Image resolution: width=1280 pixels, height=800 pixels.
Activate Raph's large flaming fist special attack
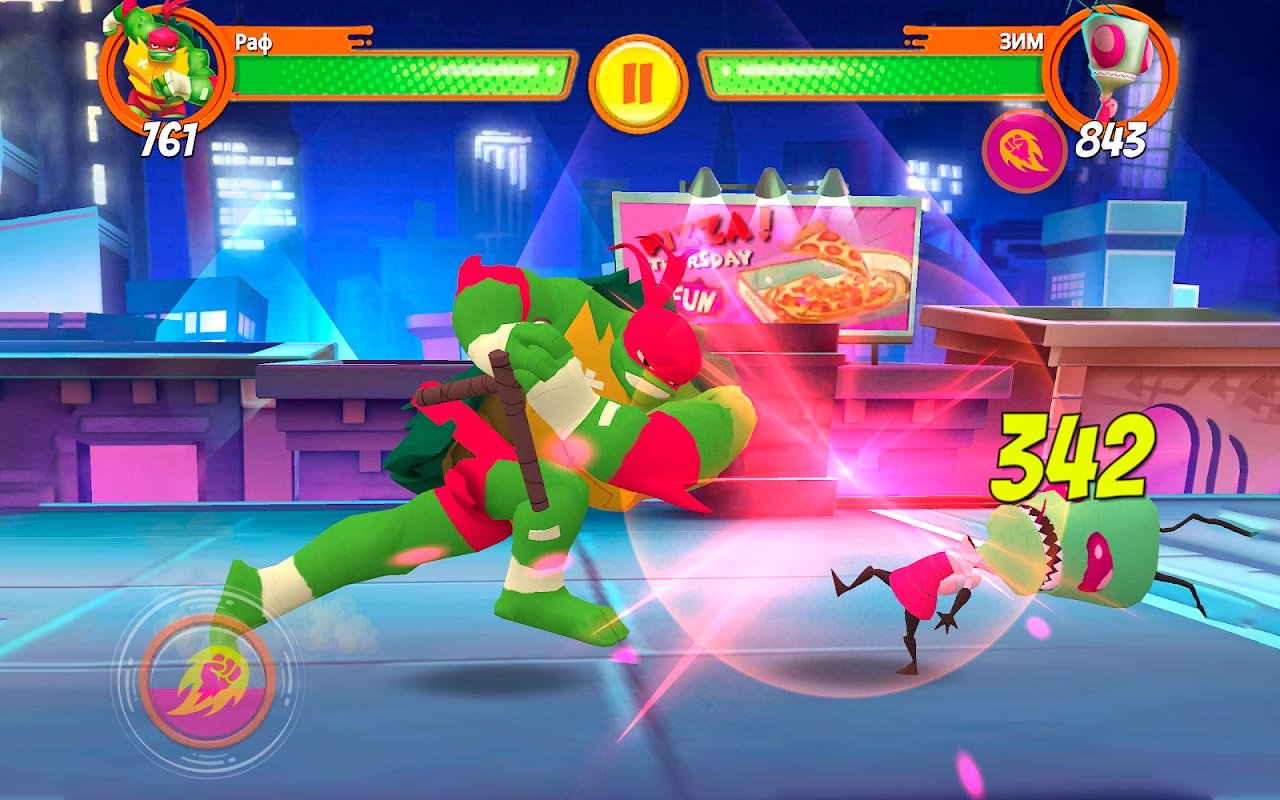[207, 682]
